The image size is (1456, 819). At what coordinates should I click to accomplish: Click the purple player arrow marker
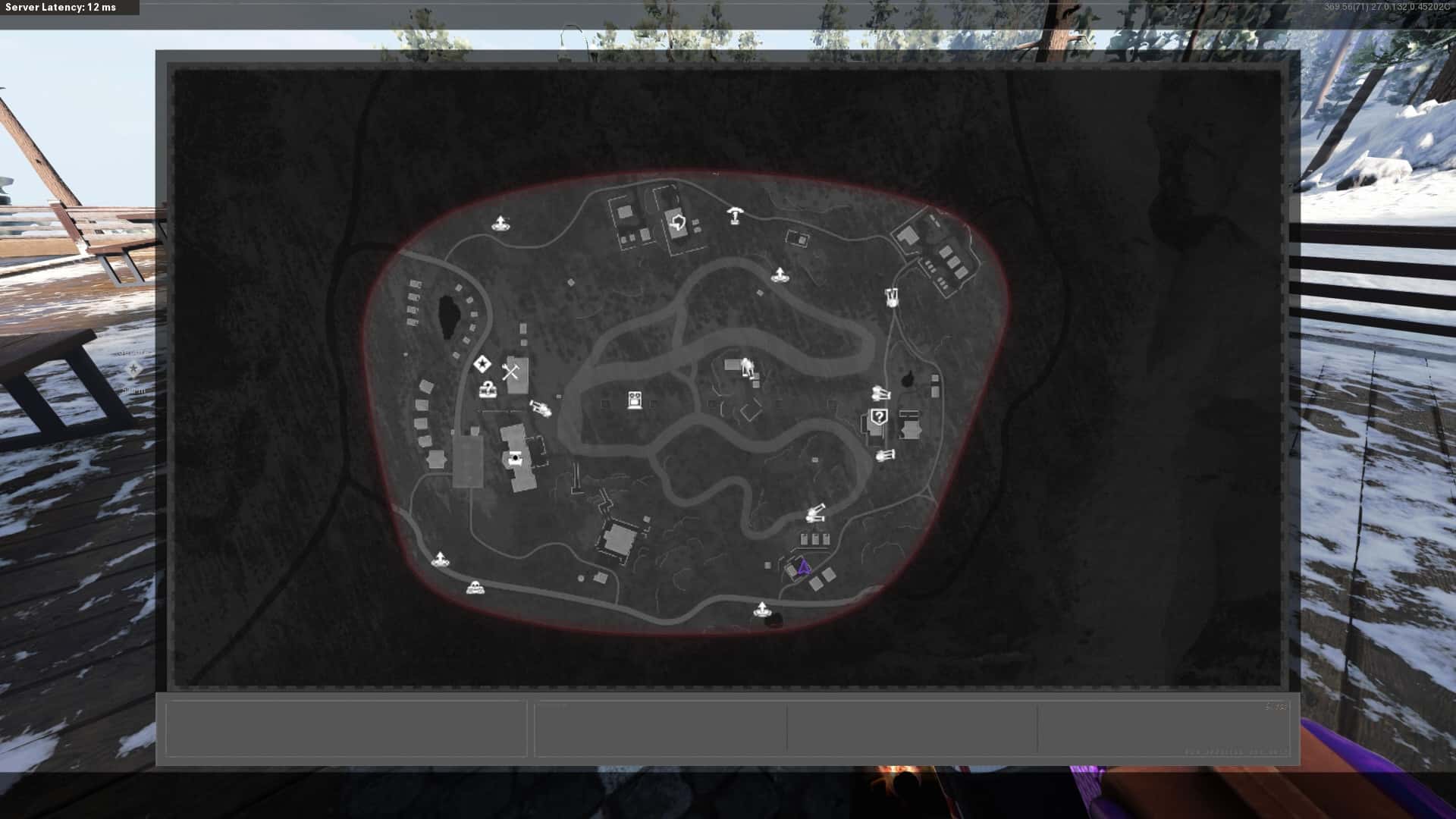[x=804, y=567]
